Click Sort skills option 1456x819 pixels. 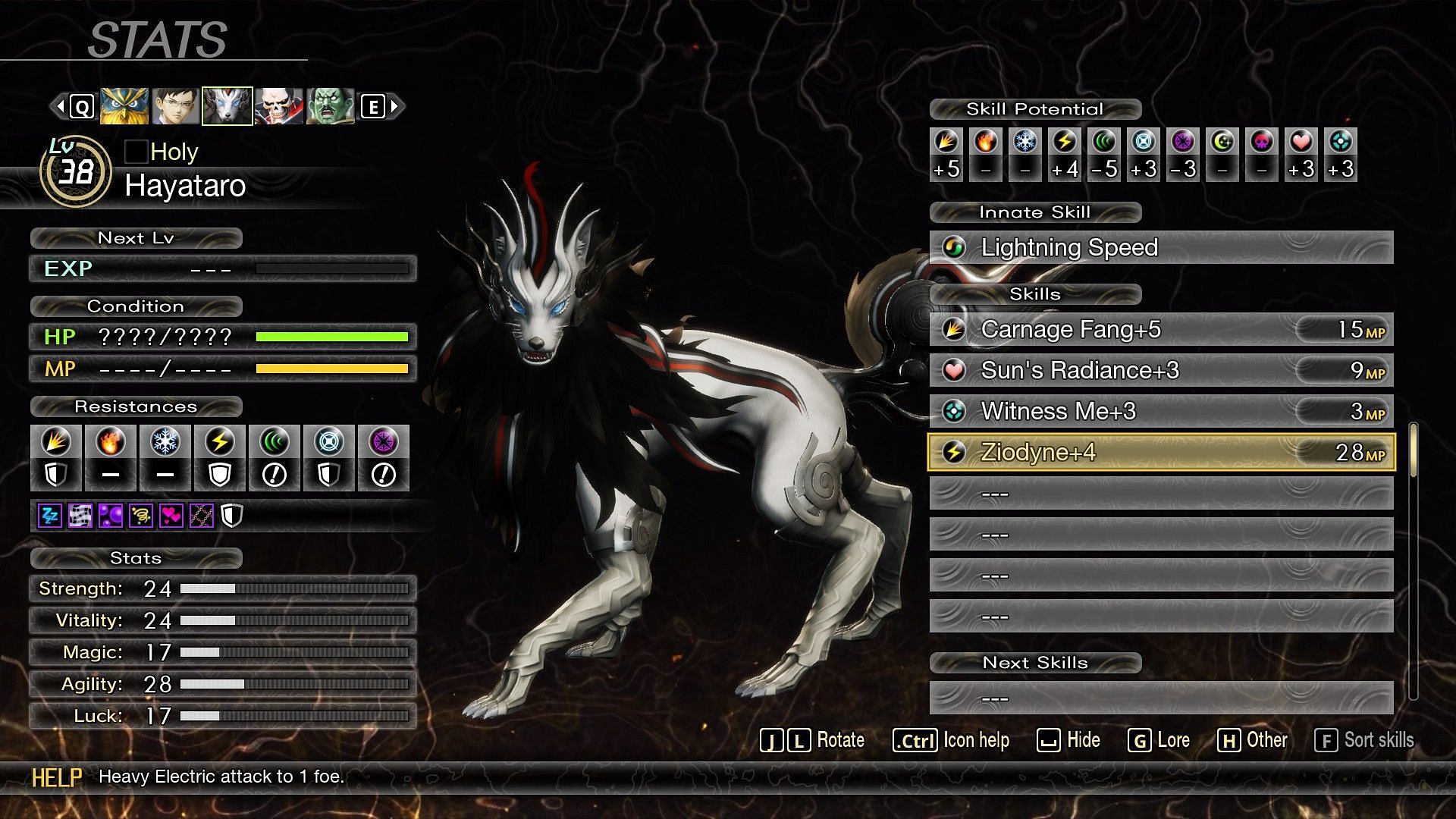pos(1364,740)
